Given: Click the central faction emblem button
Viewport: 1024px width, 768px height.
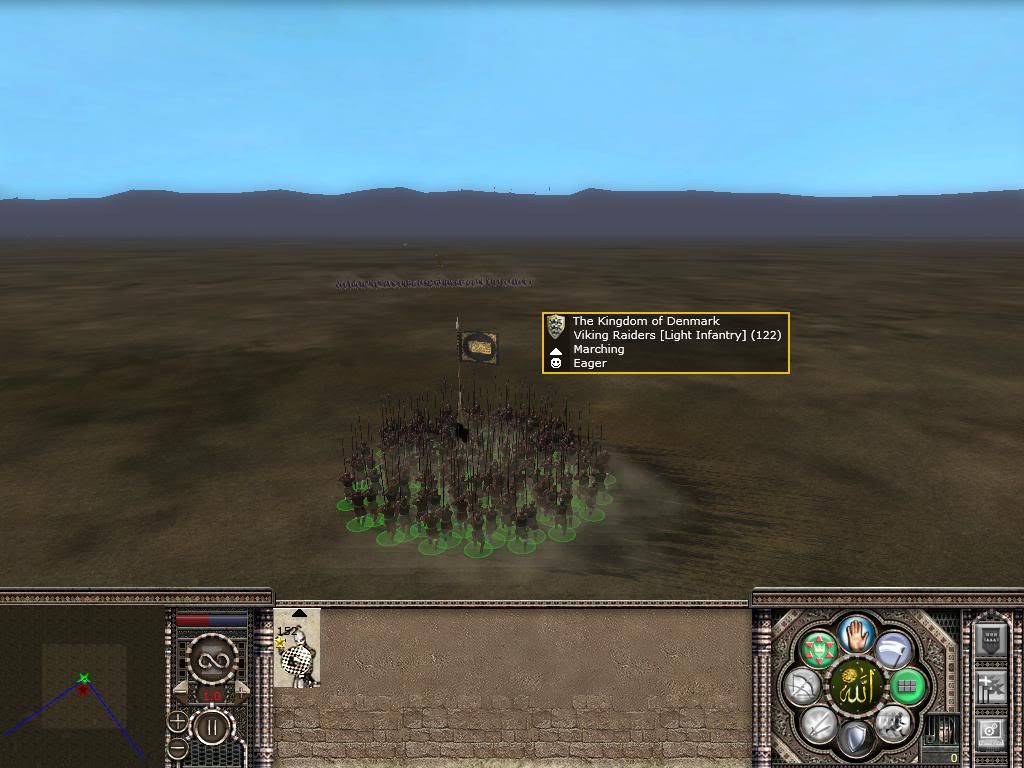Looking at the screenshot, I should 856,687.
